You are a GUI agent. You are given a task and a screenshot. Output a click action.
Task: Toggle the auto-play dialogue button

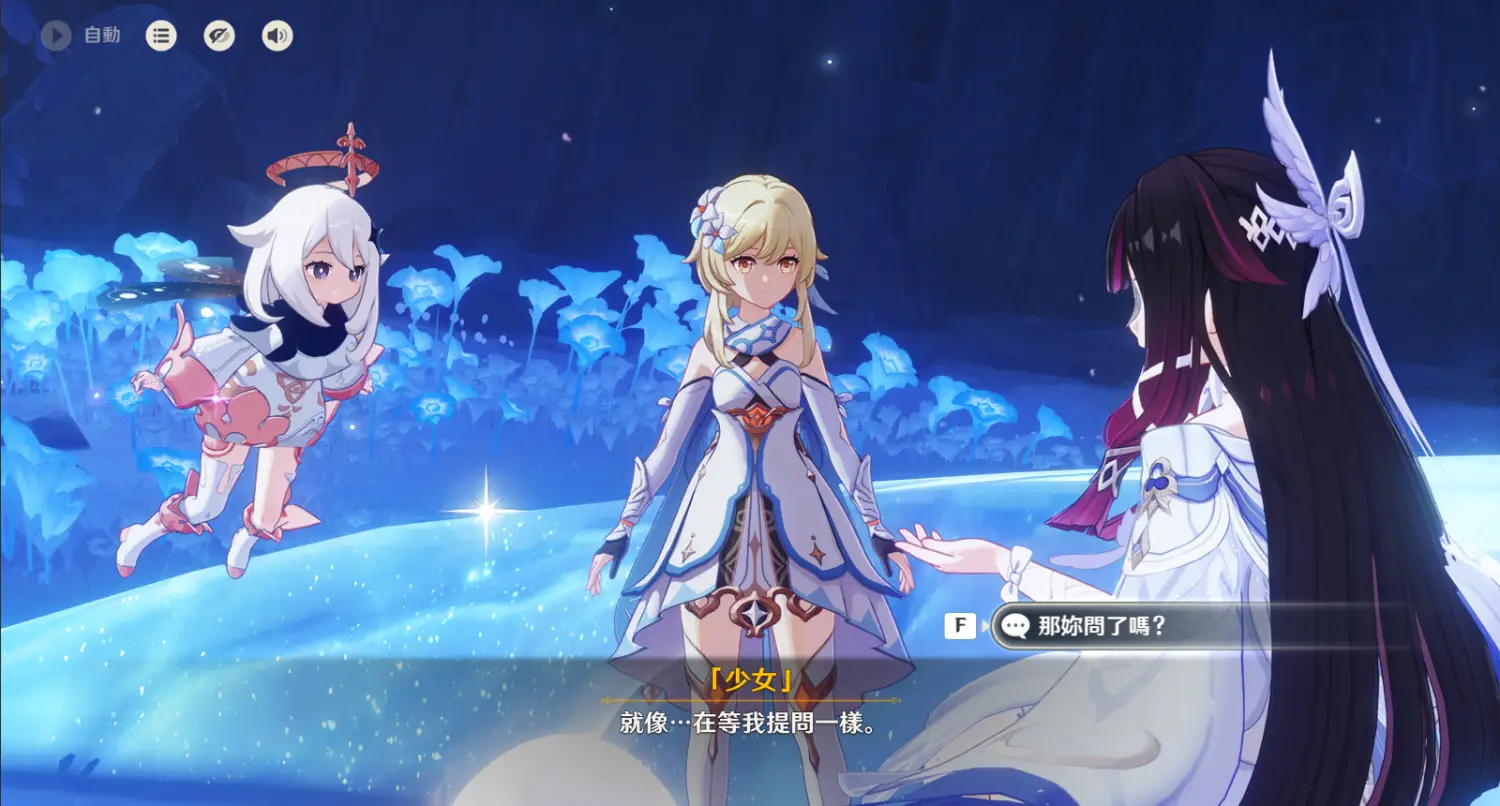click(x=56, y=36)
